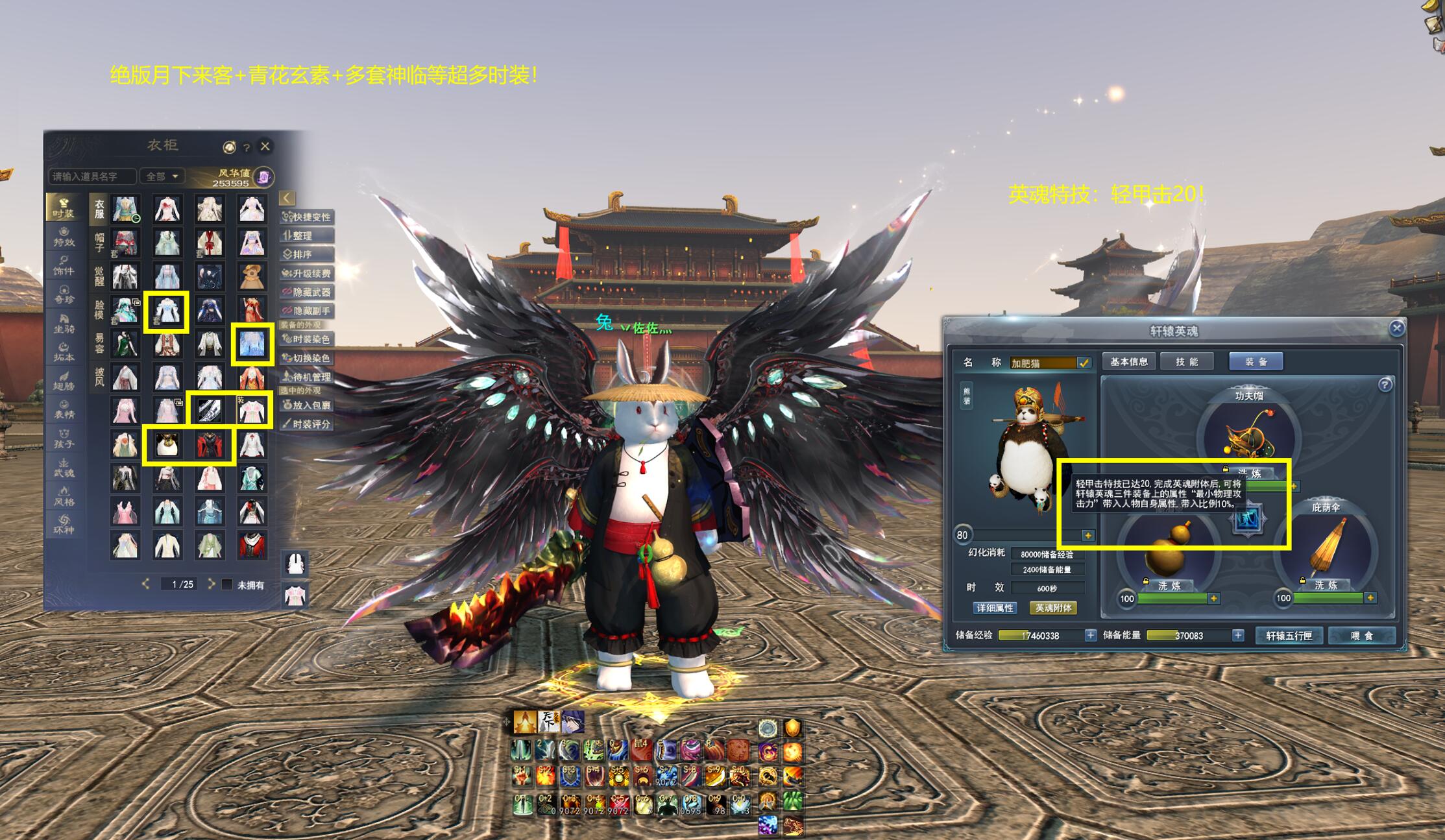Close the 衣柜 wardrobe panel
This screenshot has width=1445, height=840.
(x=265, y=147)
